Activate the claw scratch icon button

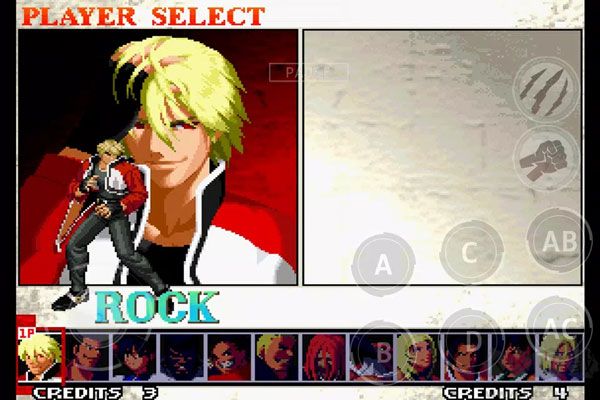[545, 88]
